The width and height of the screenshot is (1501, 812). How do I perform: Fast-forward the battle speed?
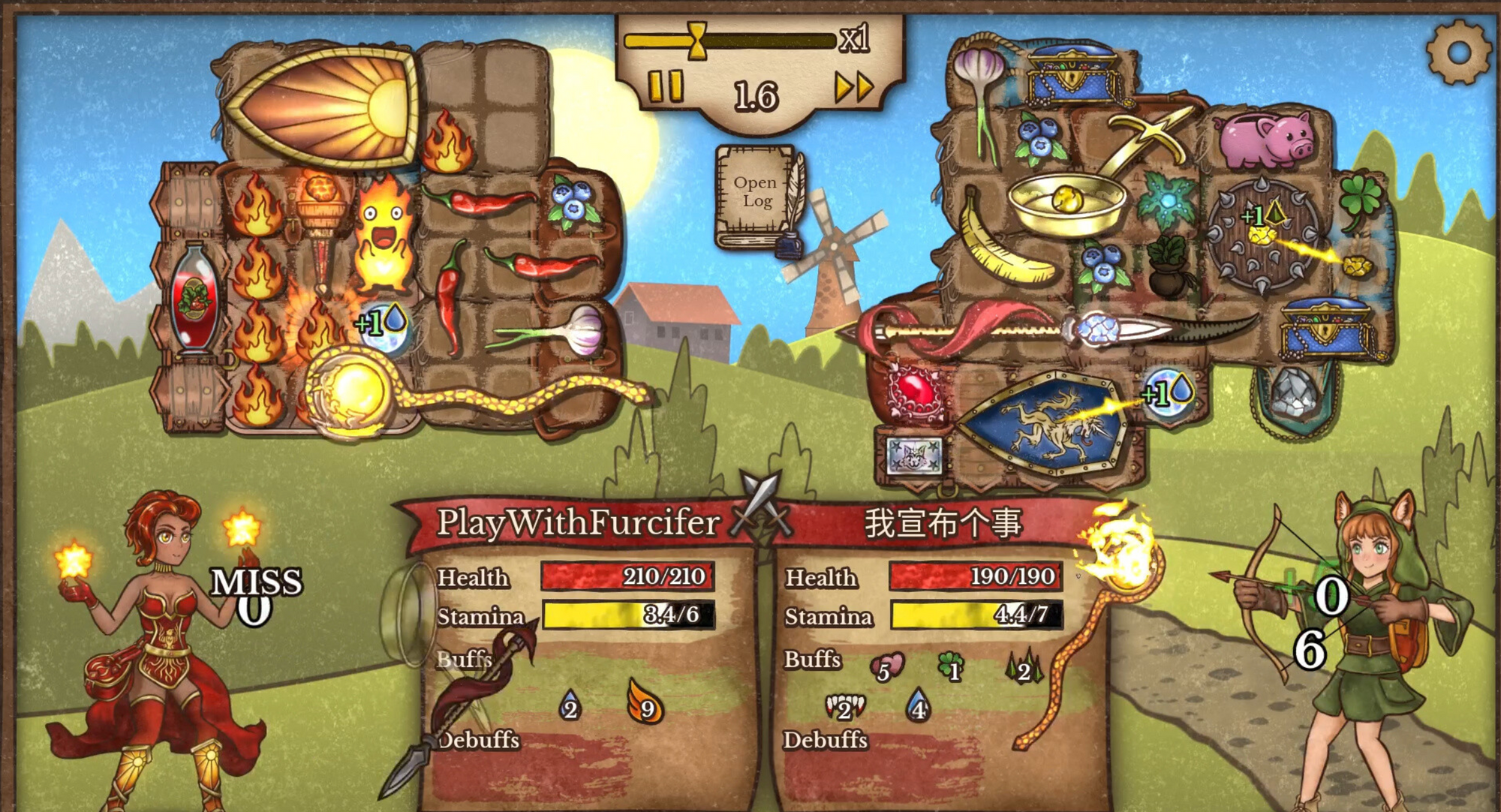(x=854, y=88)
